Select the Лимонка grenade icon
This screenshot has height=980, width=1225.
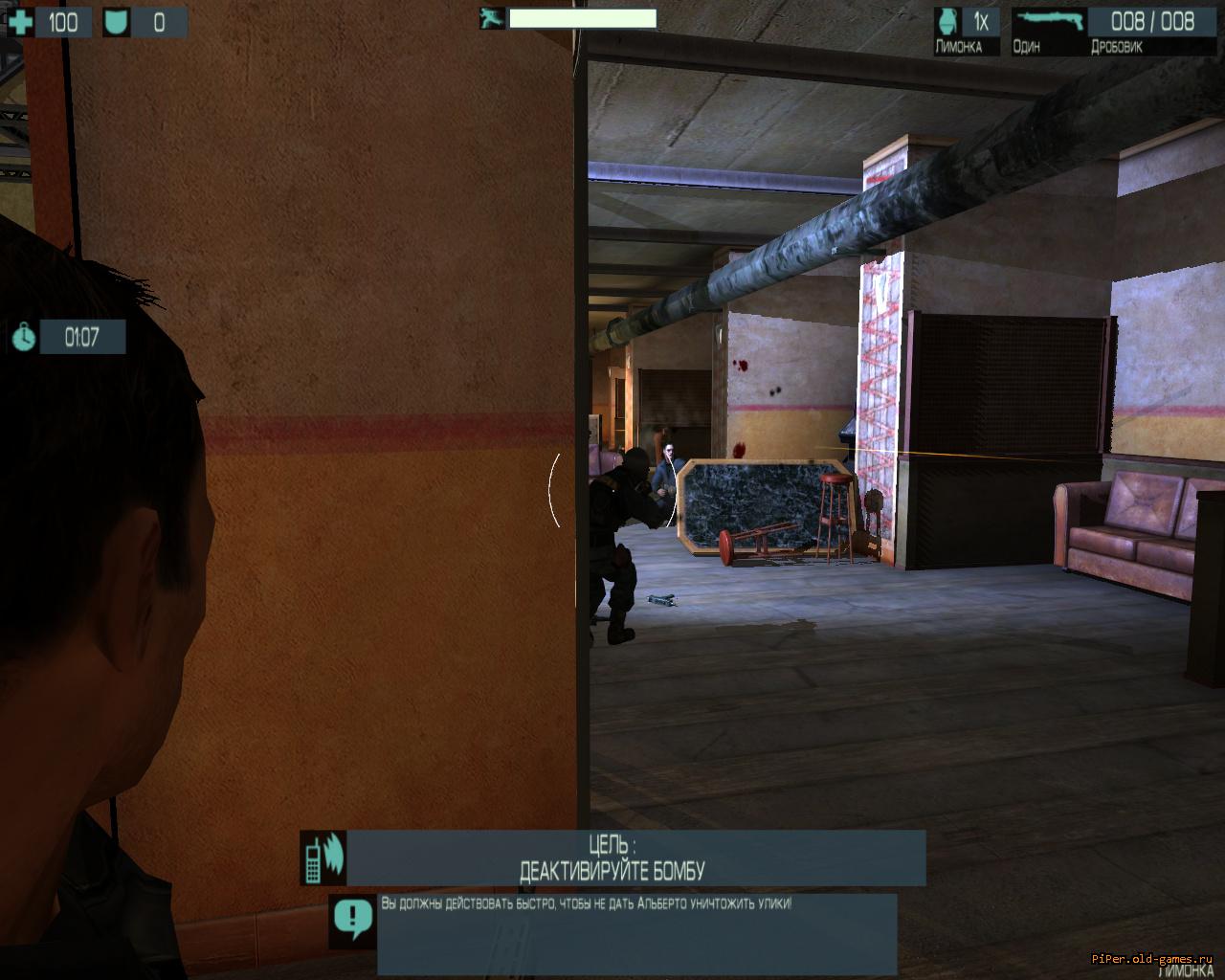(948, 22)
